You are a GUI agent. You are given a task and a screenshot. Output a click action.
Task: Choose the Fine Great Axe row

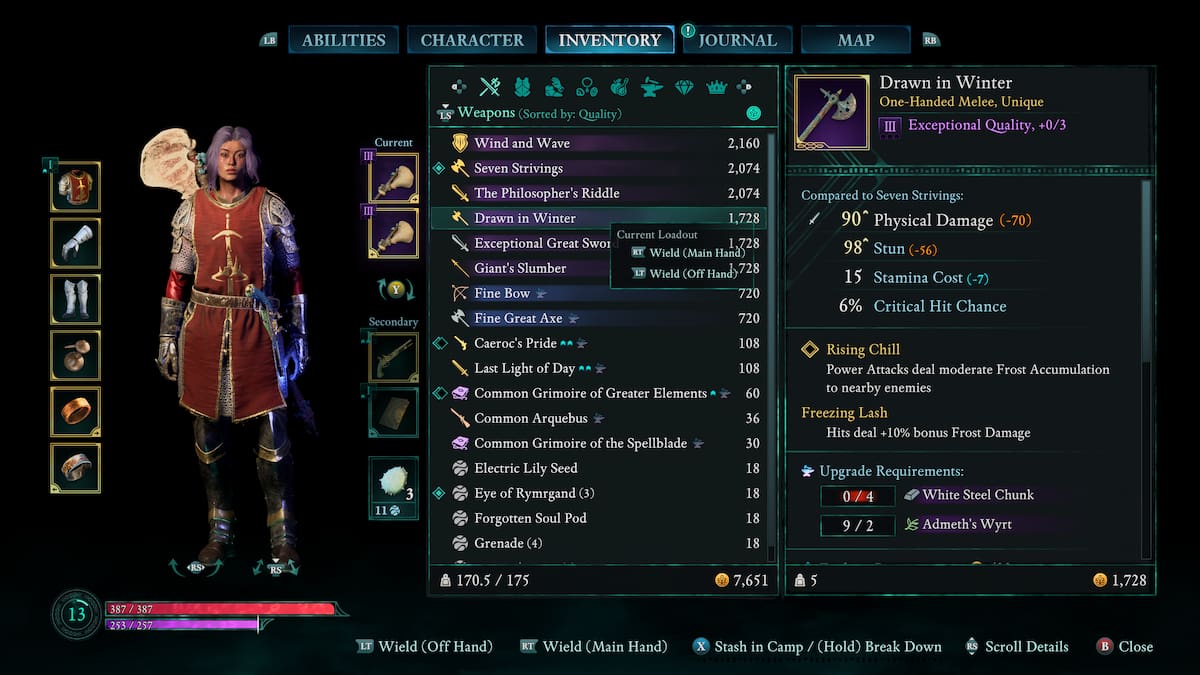518,318
